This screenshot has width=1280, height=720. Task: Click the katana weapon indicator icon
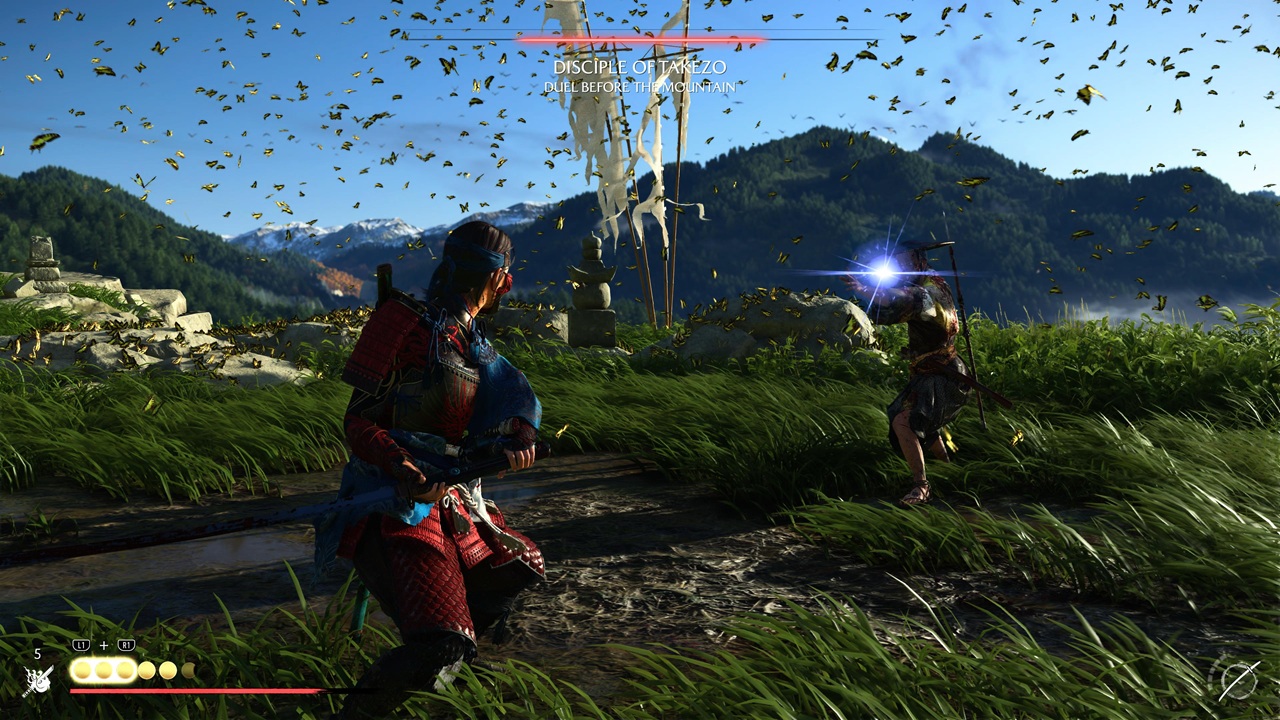click(x=1237, y=681)
